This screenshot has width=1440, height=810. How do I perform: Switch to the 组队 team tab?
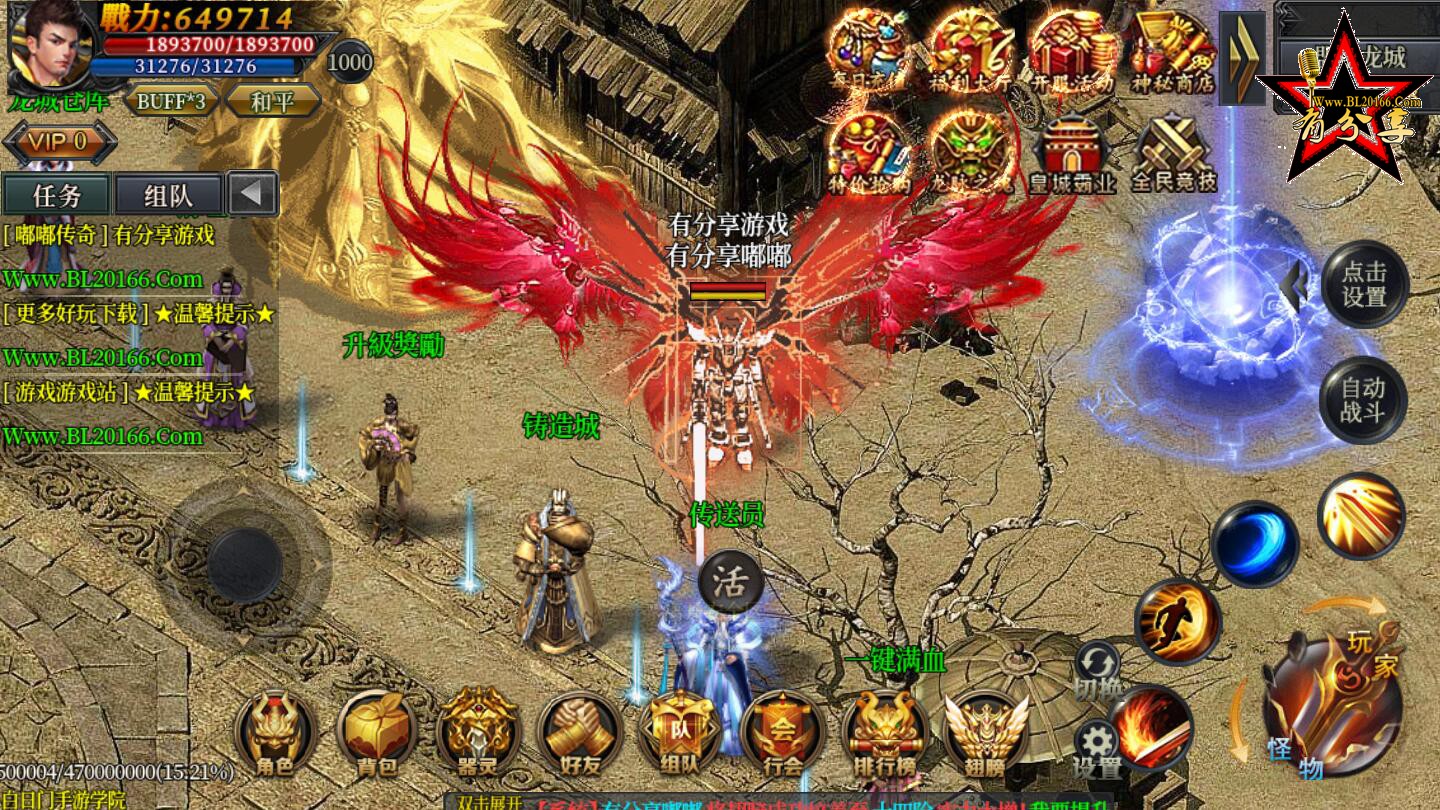click(x=168, y=195)
